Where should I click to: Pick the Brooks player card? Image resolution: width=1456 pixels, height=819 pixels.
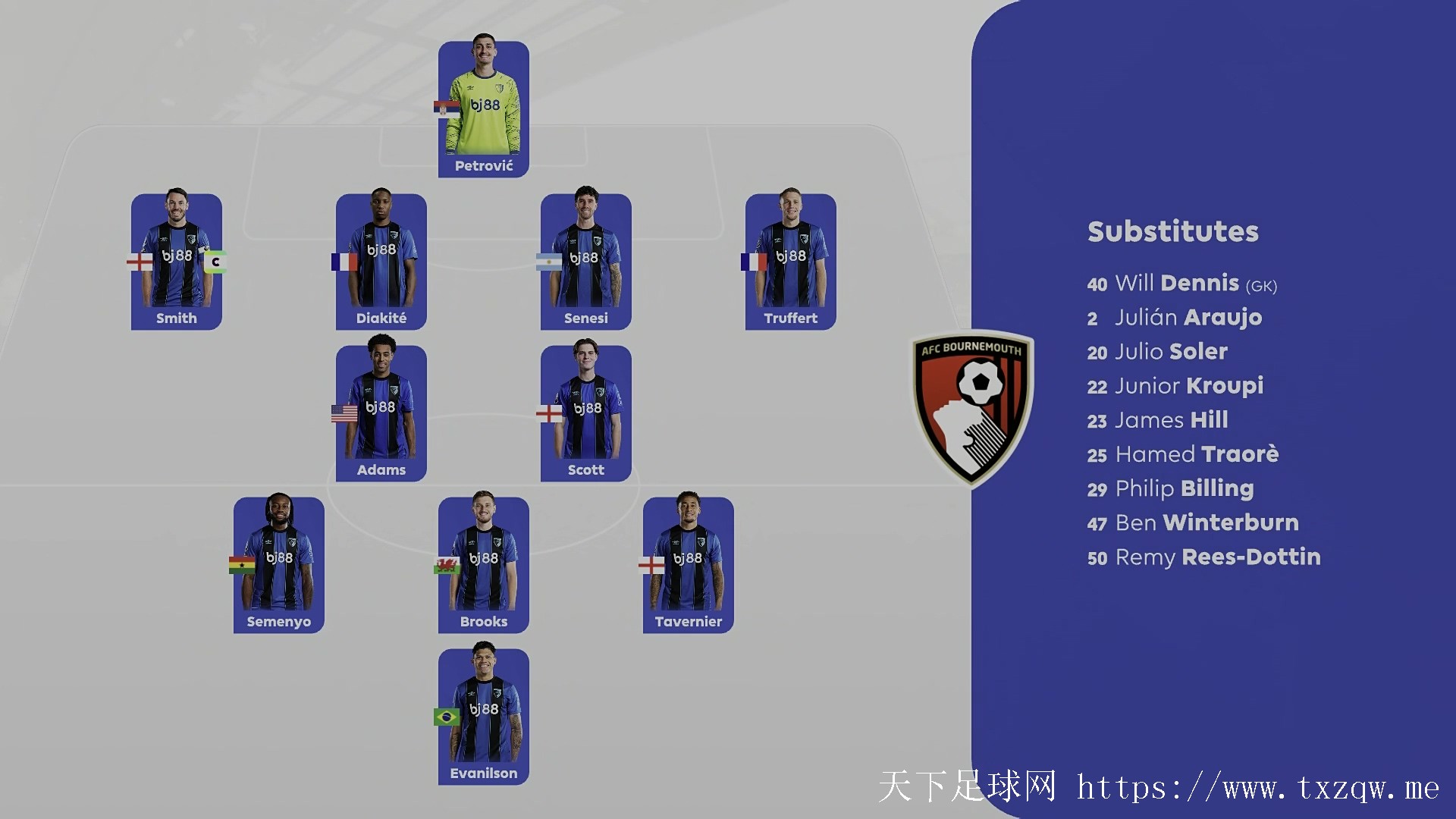tap(484, 565)
